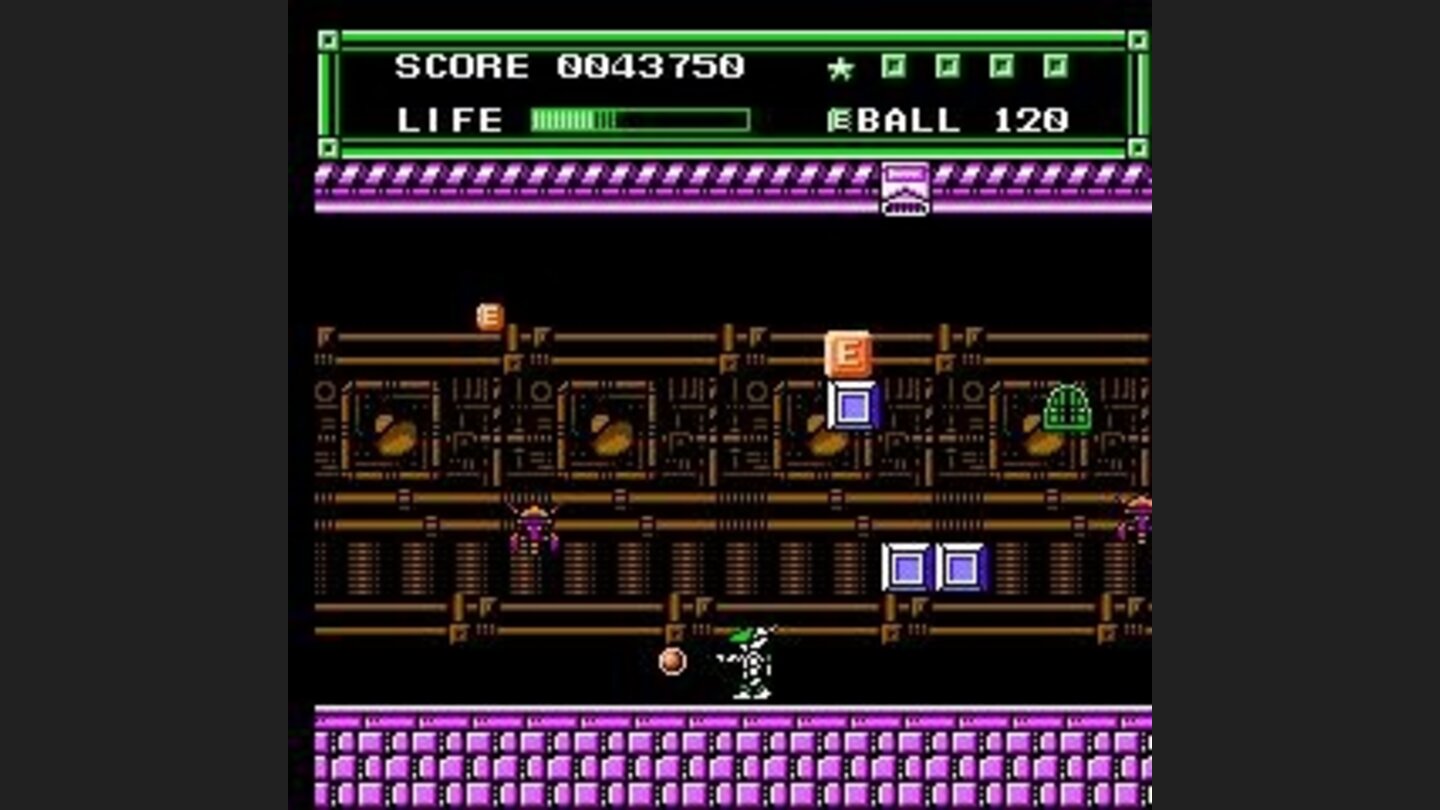
Task: Click the small orange E block on upper girder
Action: [489, 314]
